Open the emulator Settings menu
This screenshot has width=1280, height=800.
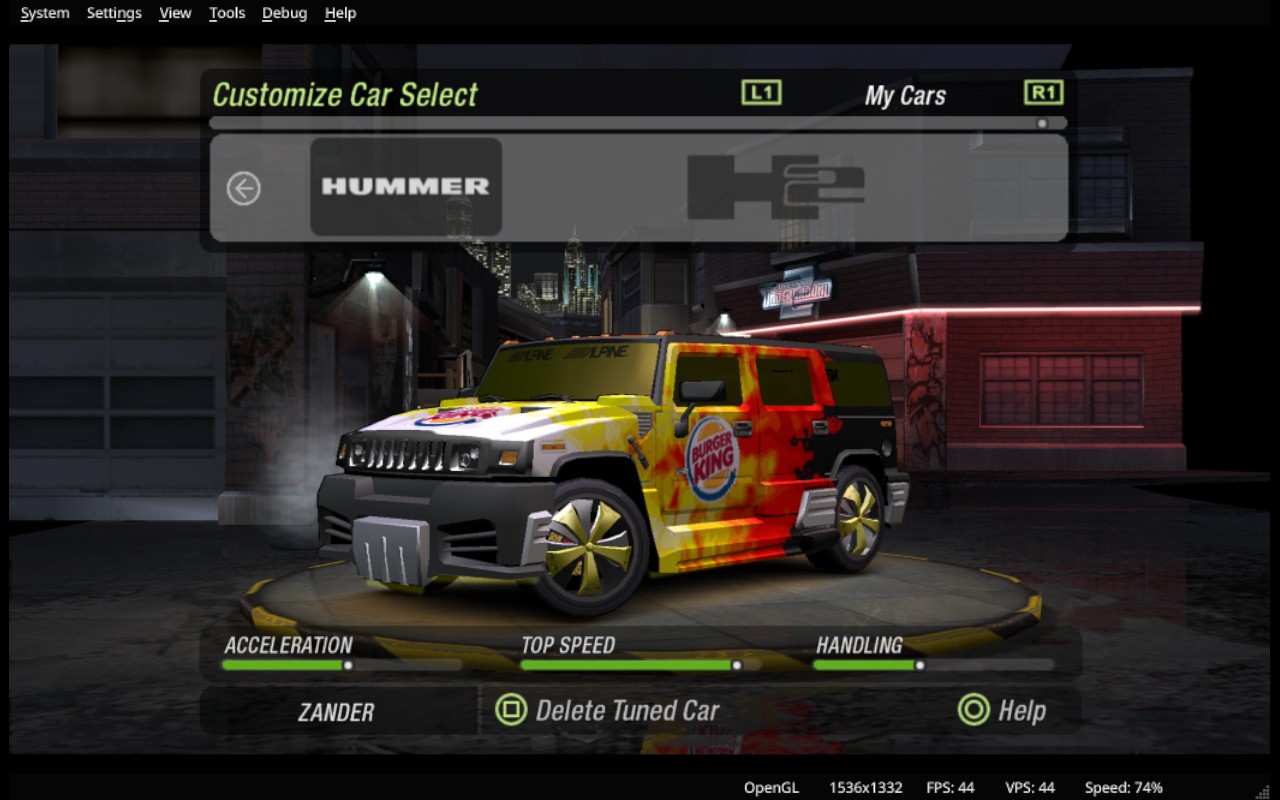[x=114, y=13]
